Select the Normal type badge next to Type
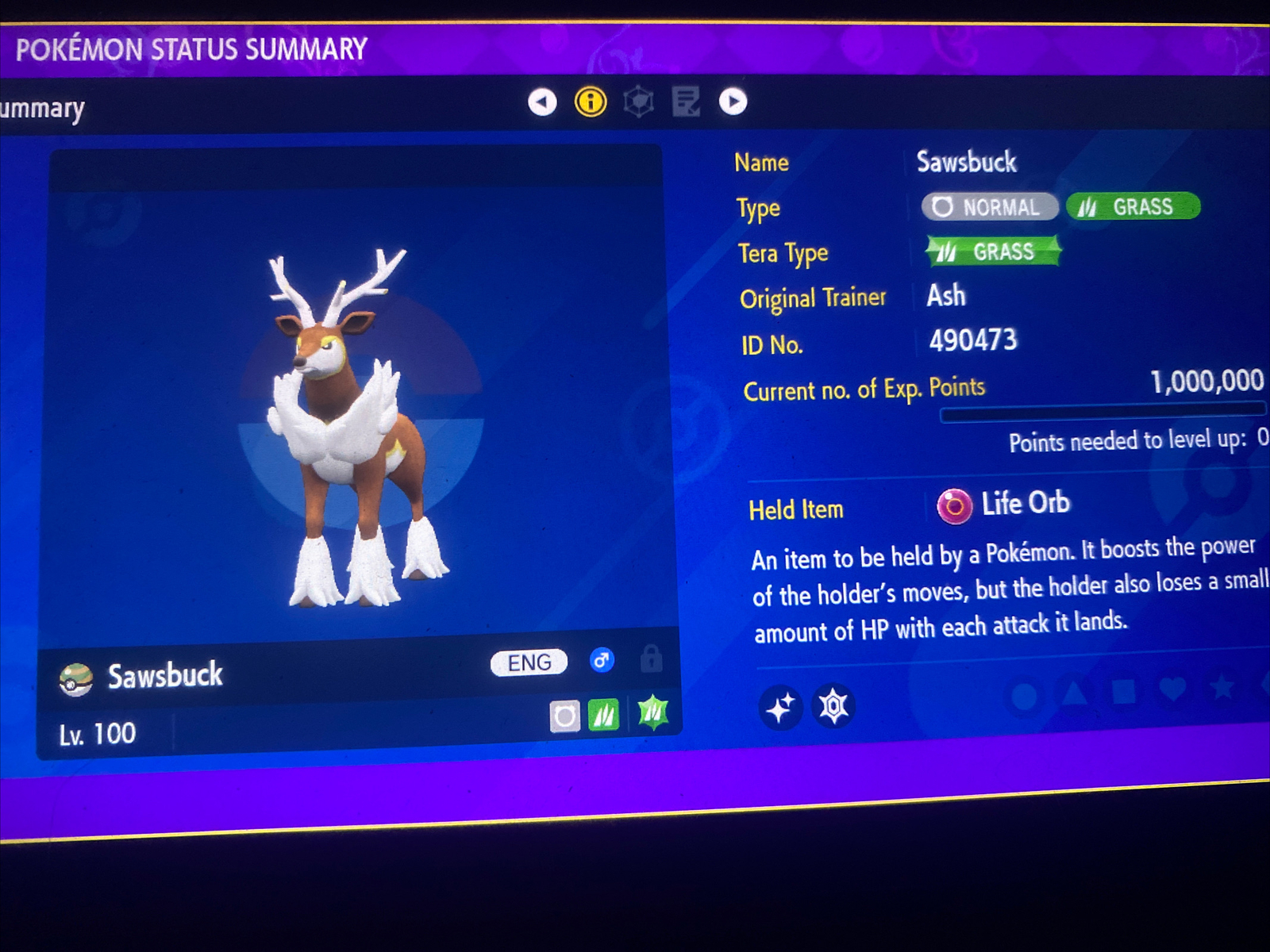The height and width of the screenshot is (952, 1270). click(x=988, y=207)
